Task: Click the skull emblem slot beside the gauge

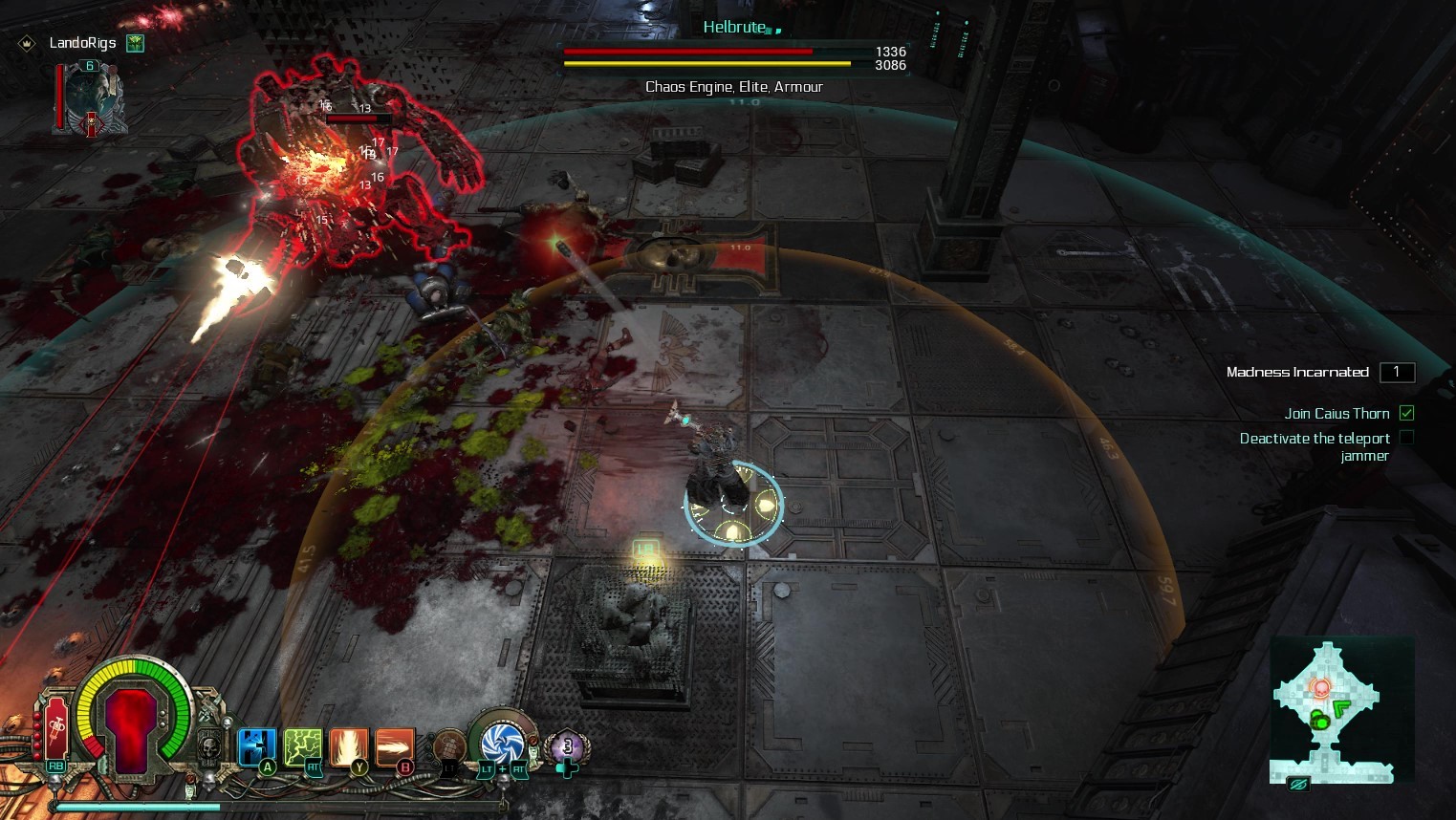Action: (209, 745)
